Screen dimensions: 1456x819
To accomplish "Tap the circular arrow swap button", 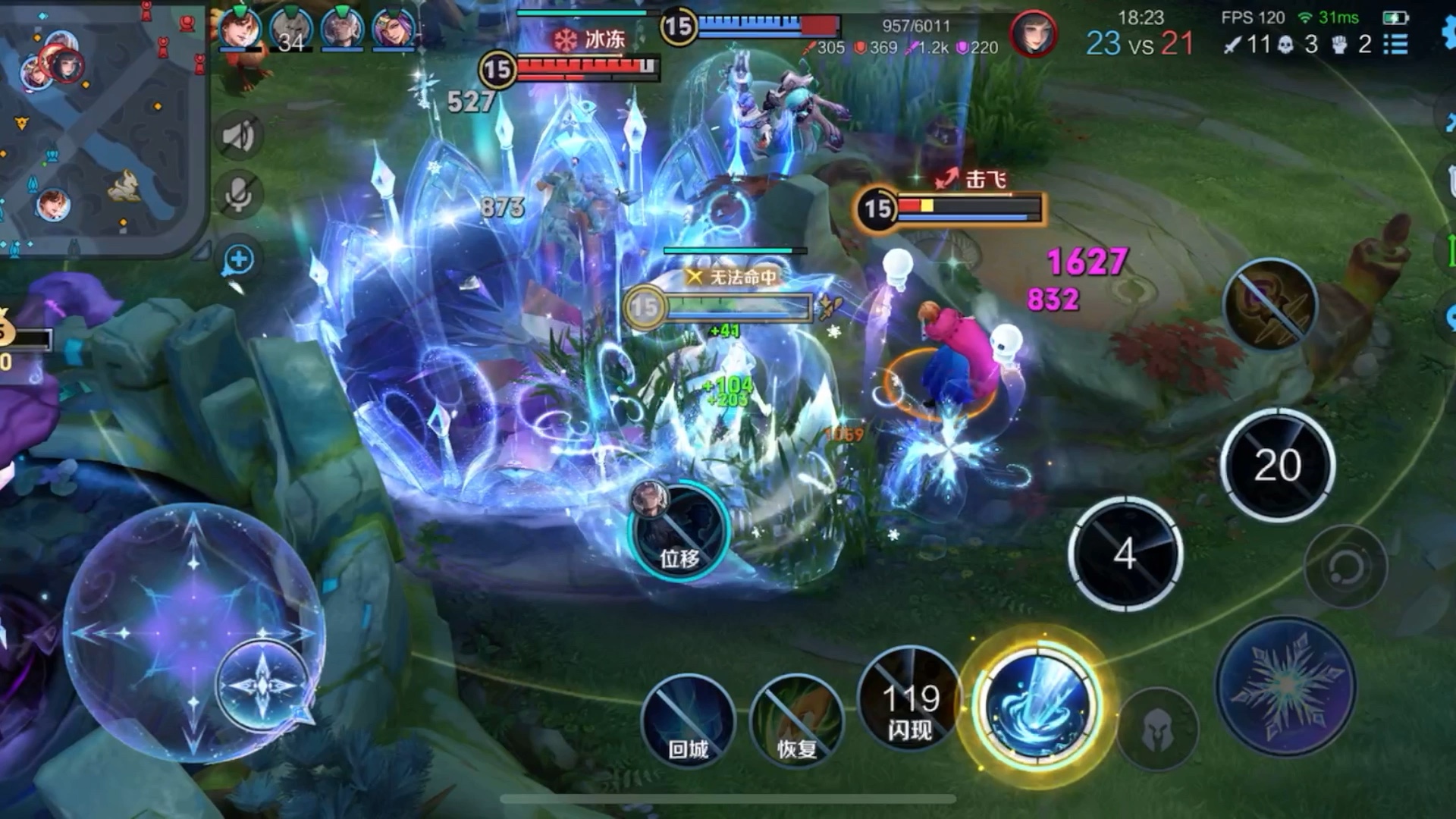I will click(x=1345, y=566).
